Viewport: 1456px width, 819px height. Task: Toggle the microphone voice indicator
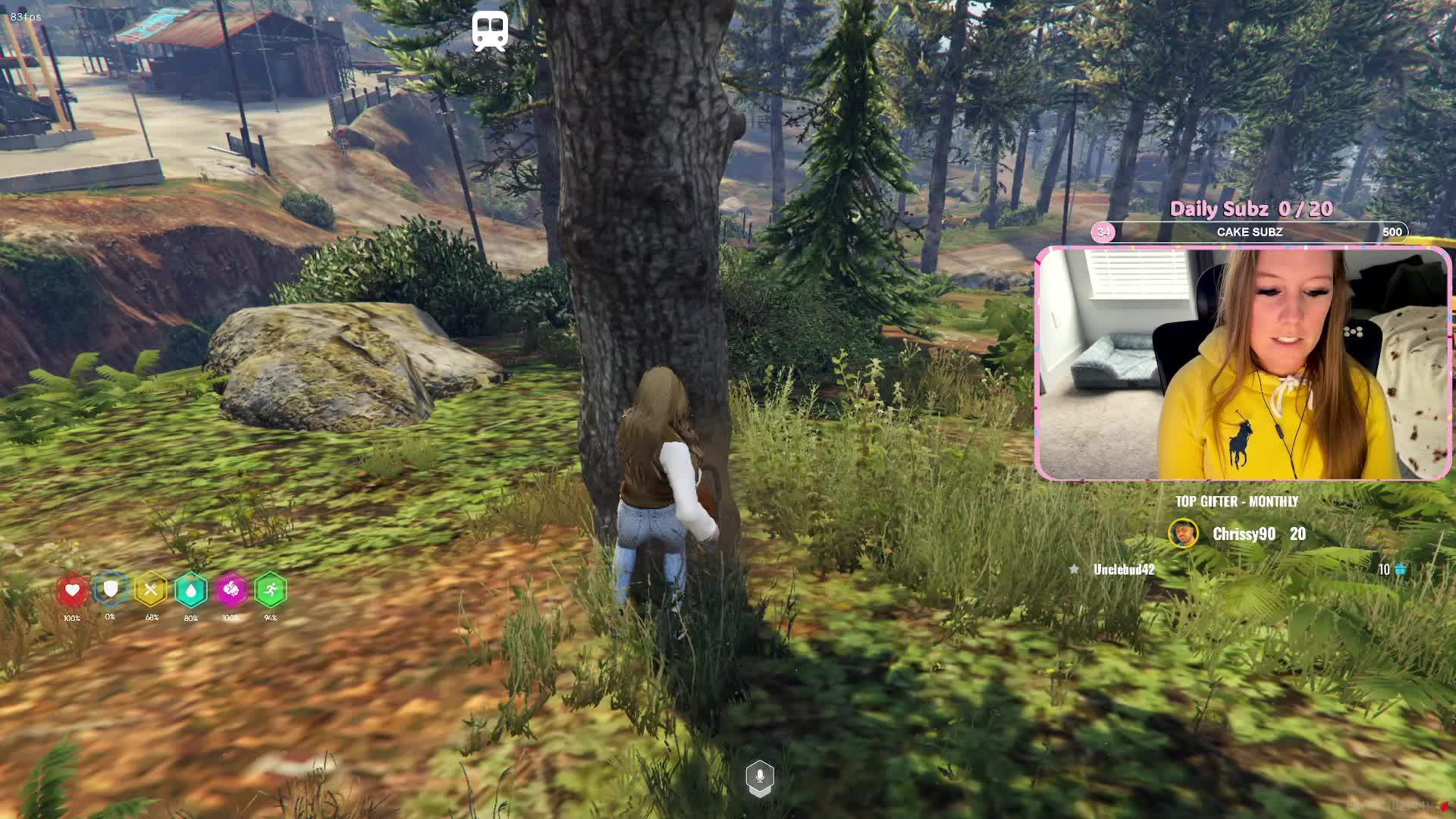pyautogui.click(x=760, y=777)
